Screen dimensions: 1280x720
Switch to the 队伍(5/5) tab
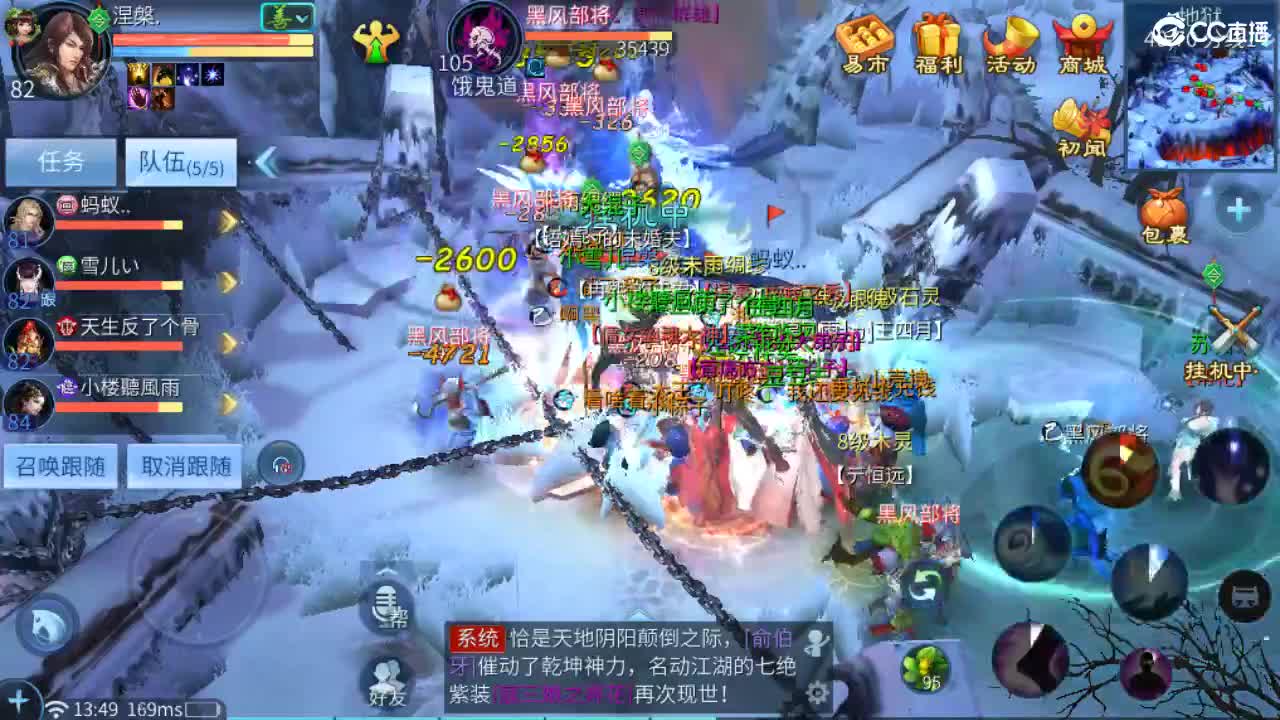180,163
